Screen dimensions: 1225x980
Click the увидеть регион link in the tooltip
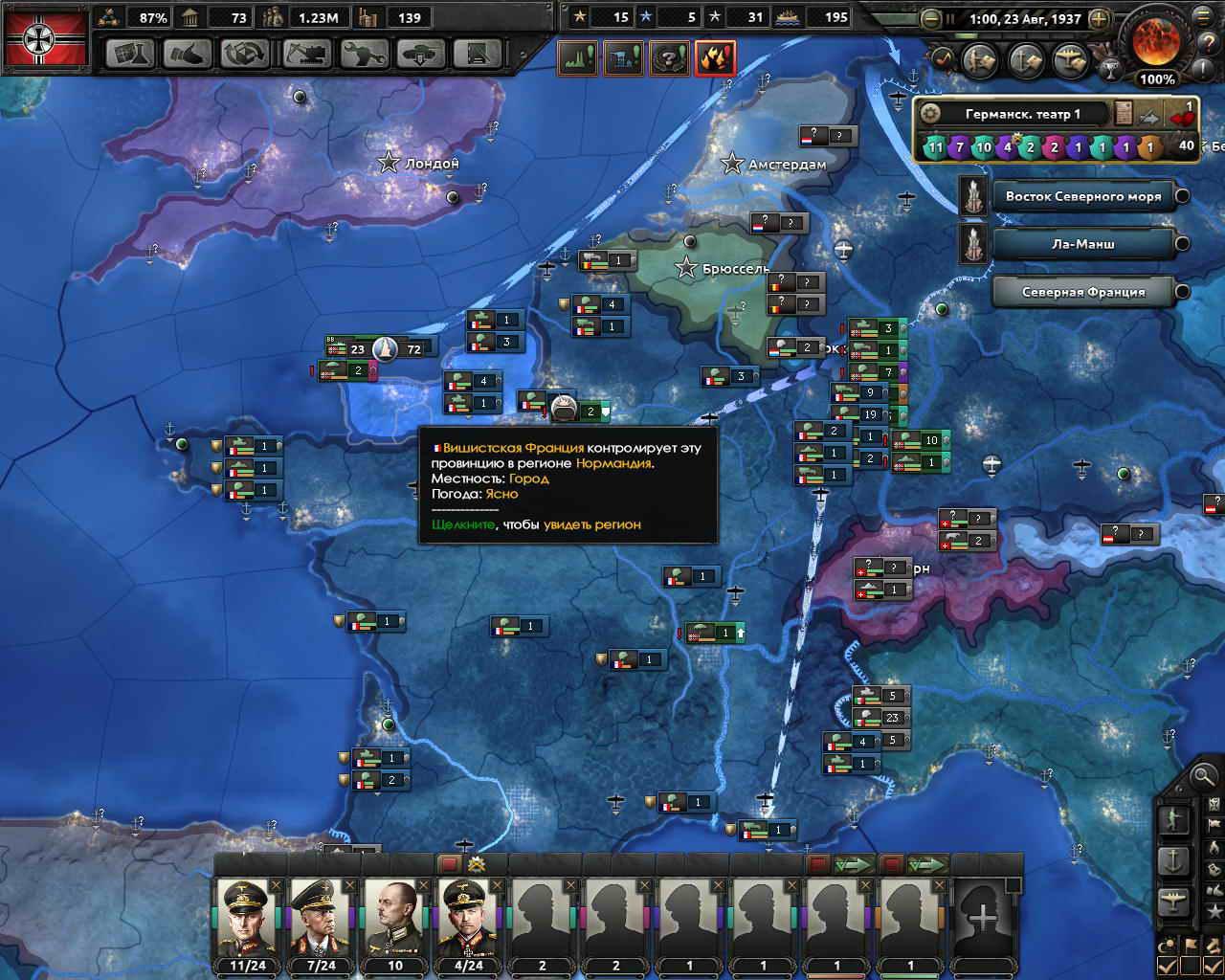pos(591,525)
